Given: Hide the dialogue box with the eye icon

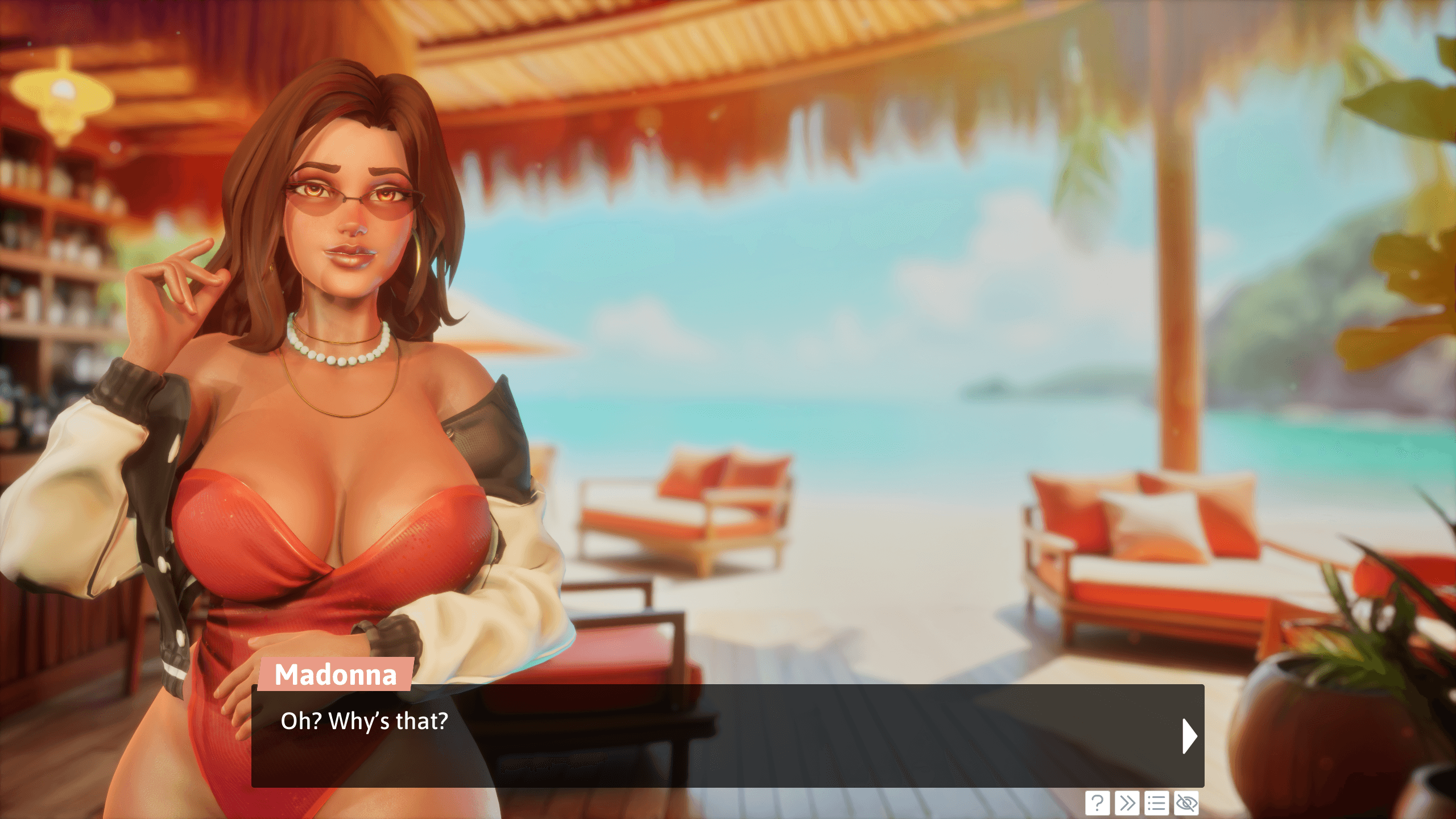Looking at the screenshot, I should coord(1186,803).
